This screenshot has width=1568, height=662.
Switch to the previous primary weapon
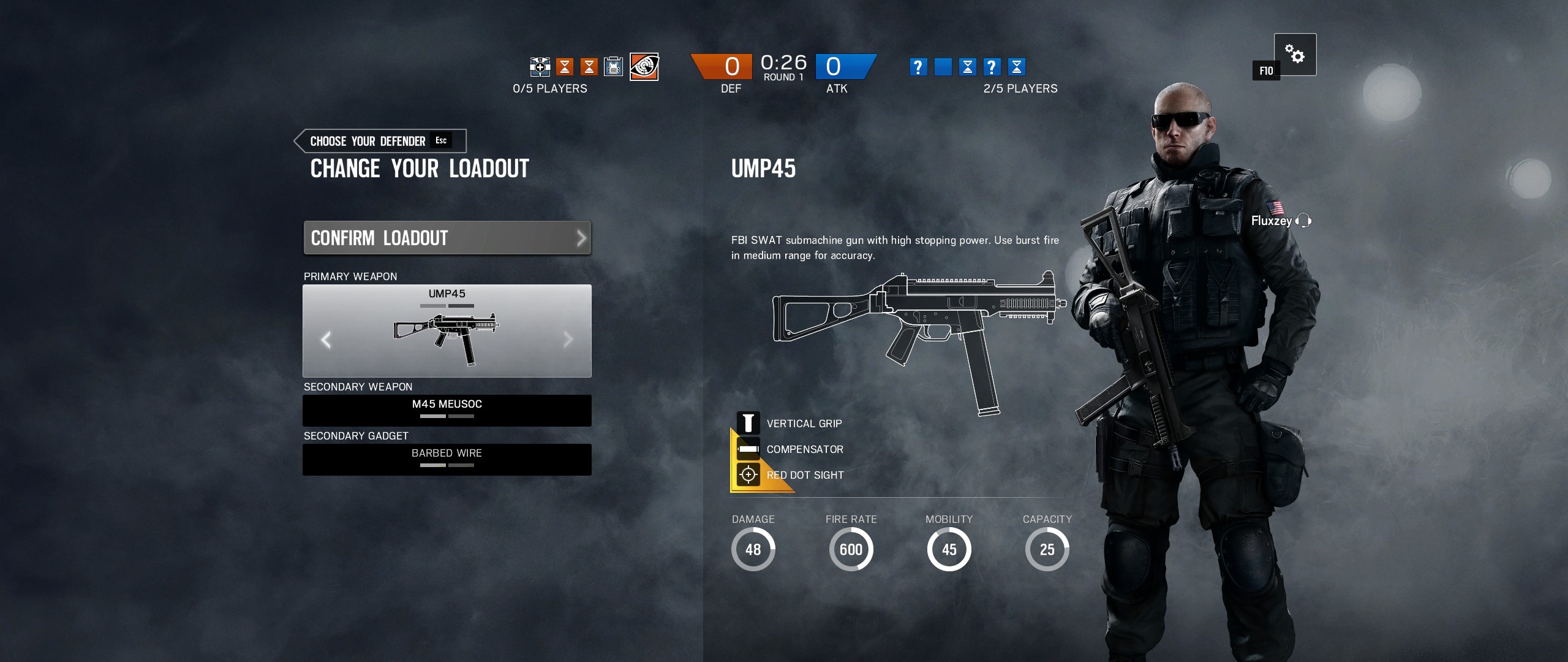[x=326, y=340]
